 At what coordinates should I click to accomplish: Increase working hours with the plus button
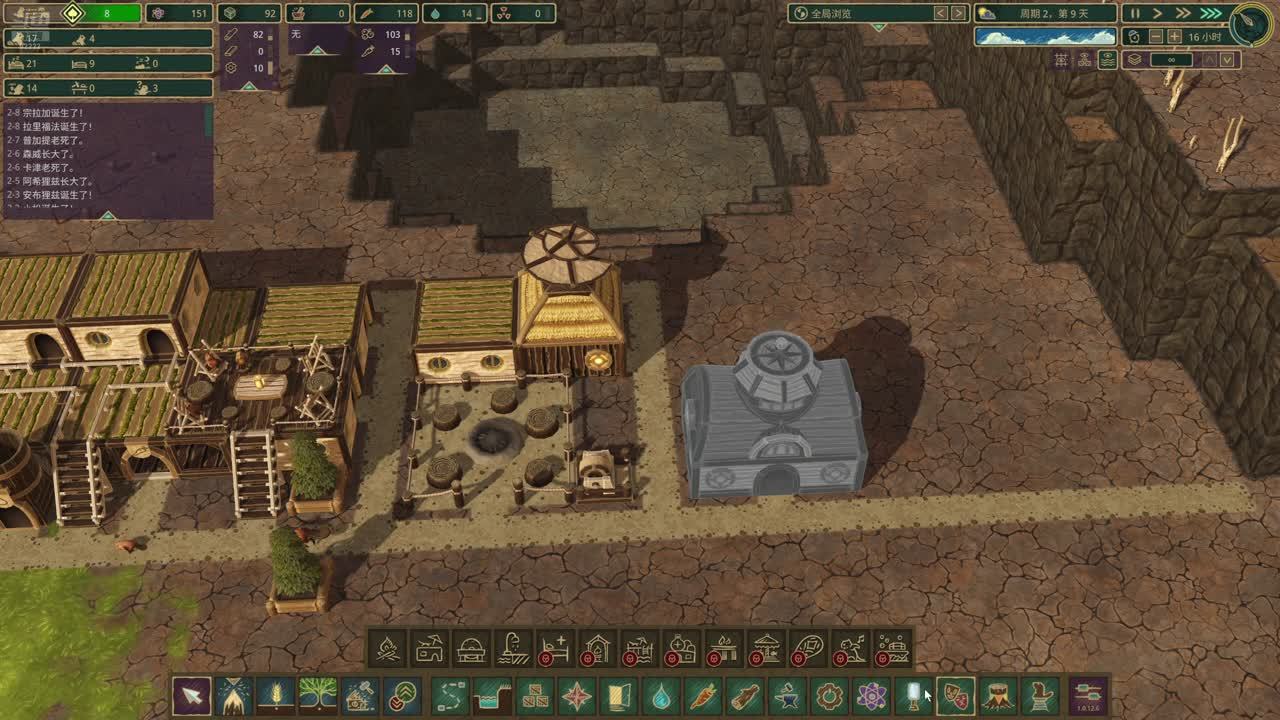coord(1174,36)
